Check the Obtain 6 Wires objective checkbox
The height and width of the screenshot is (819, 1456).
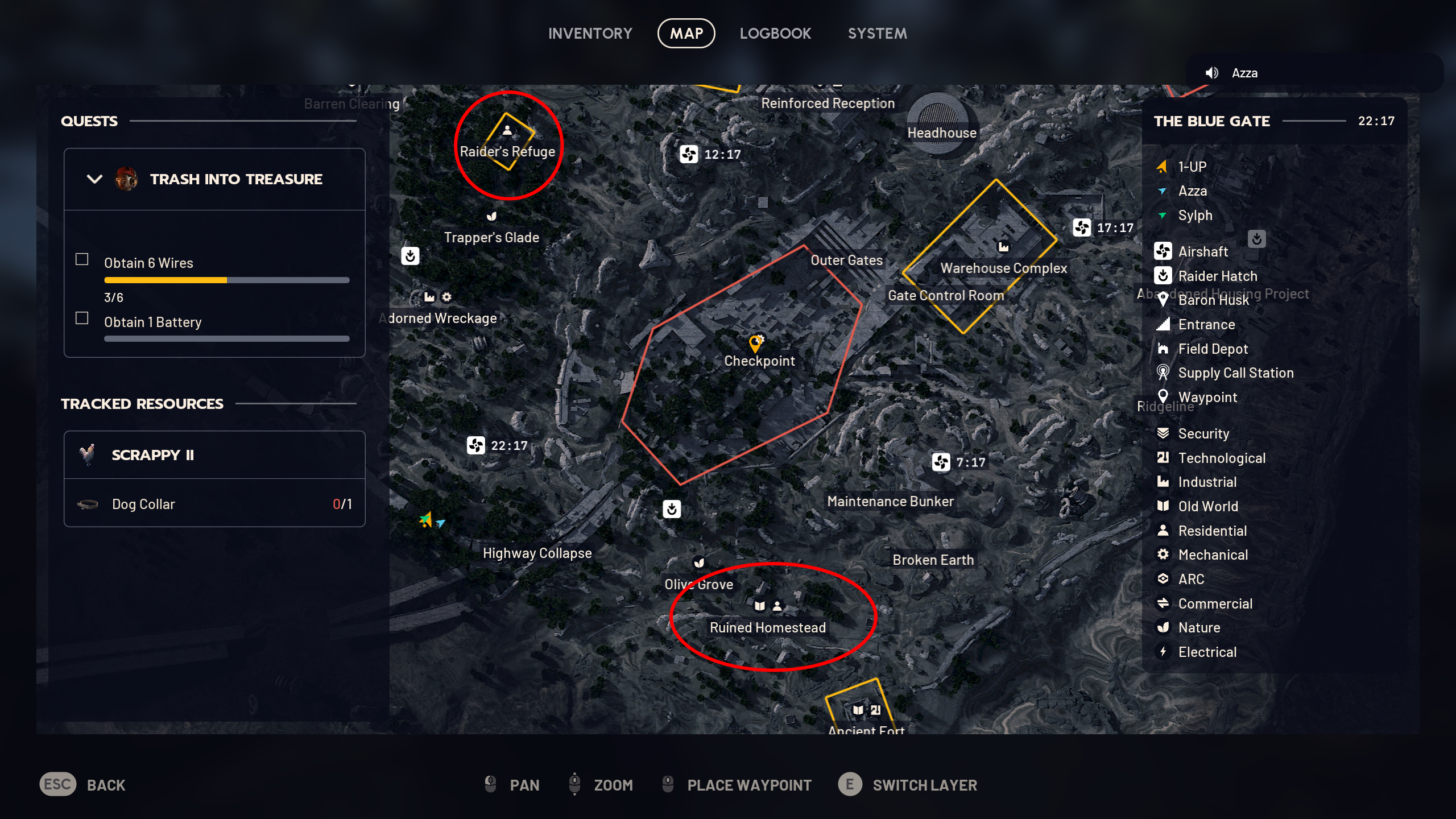pyautogui.click(x=81, y=259)
